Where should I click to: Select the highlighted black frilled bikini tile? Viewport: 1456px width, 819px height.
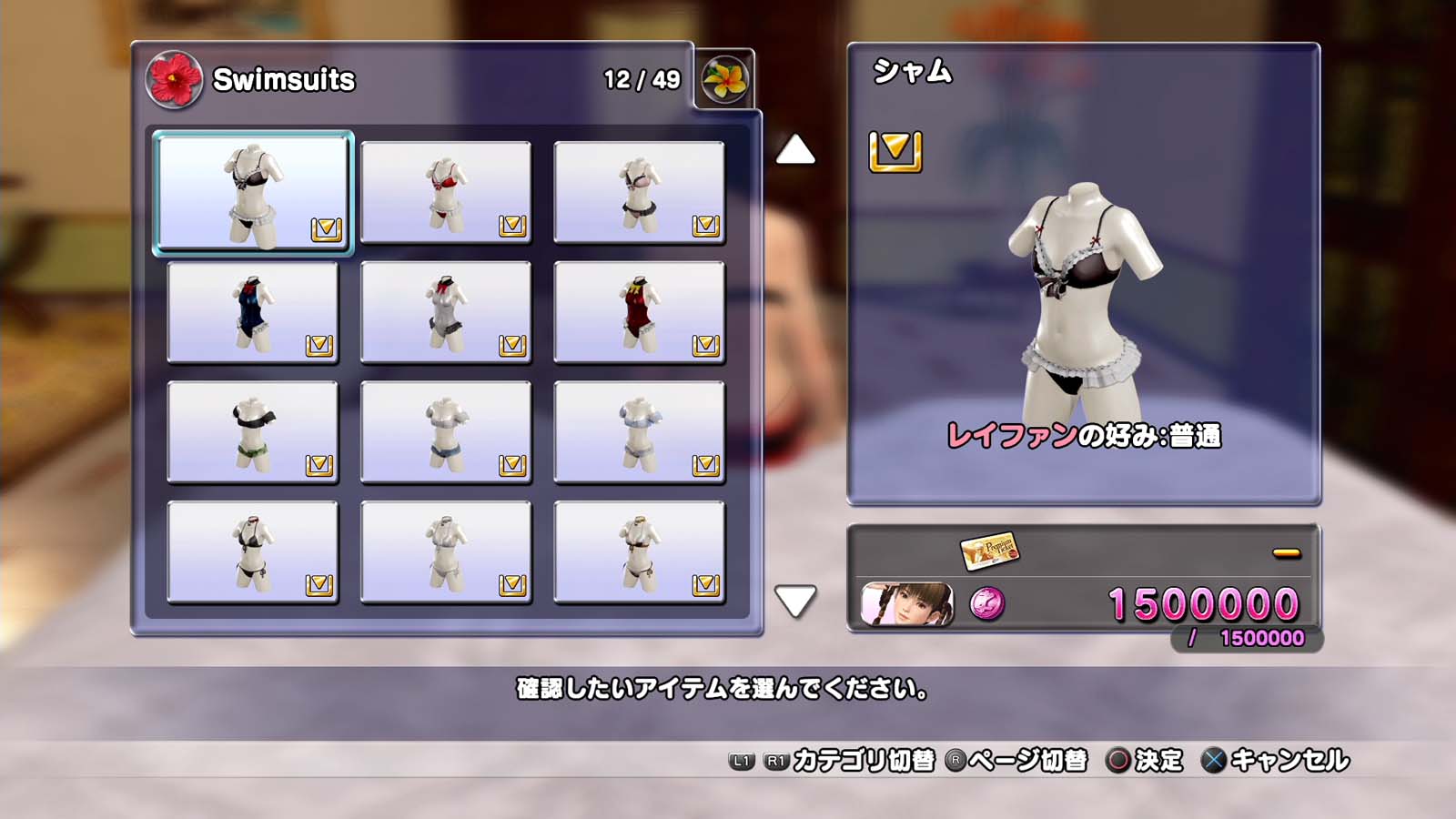coord(253,192)
